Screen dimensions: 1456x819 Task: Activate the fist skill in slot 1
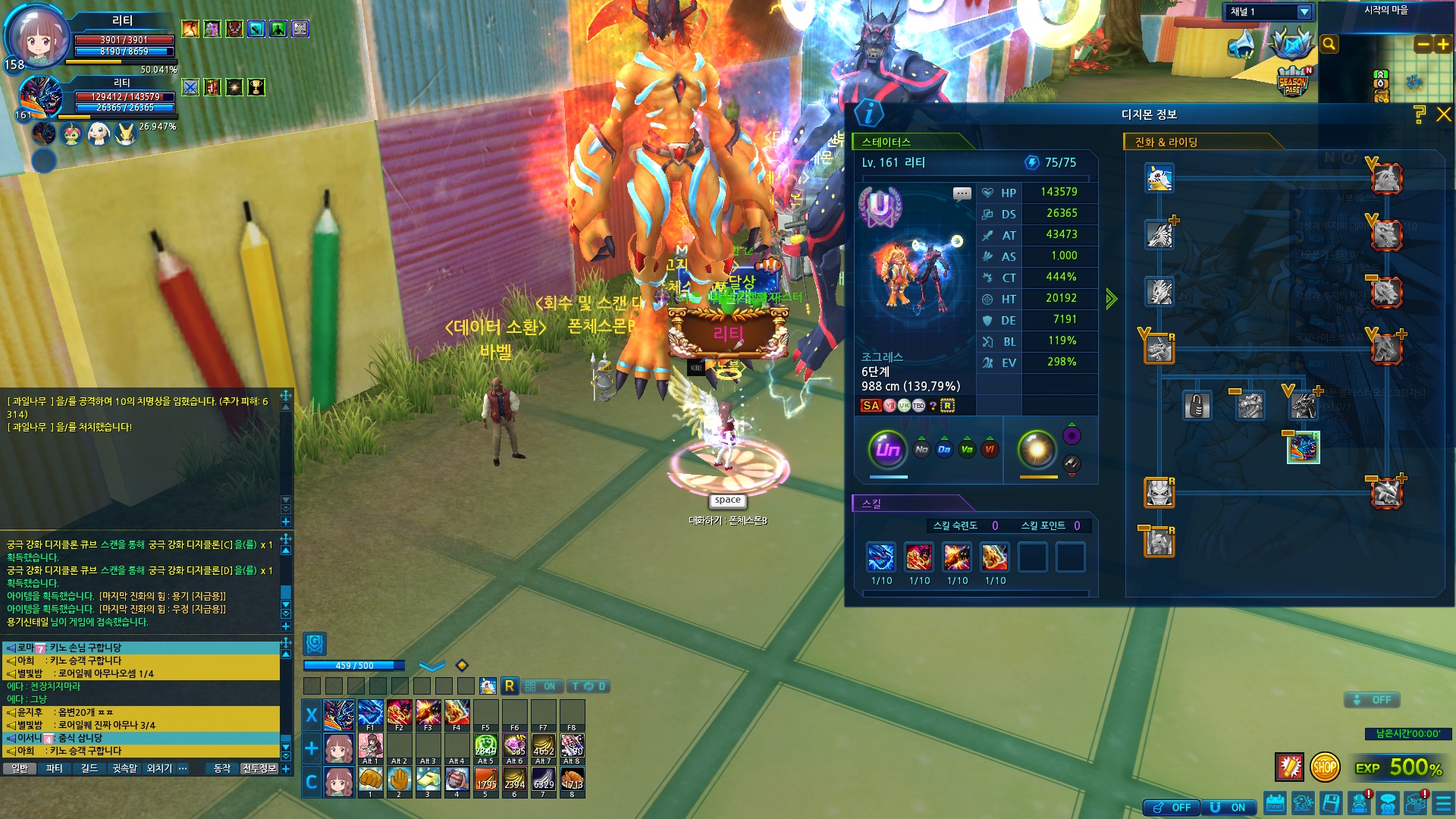[370, 780]
